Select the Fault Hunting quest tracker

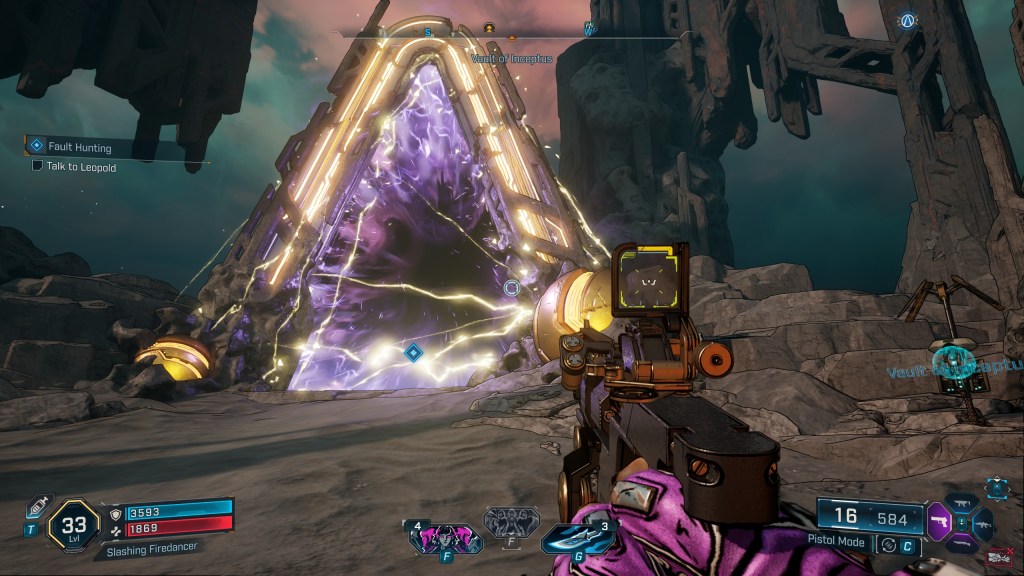[78, 146]
